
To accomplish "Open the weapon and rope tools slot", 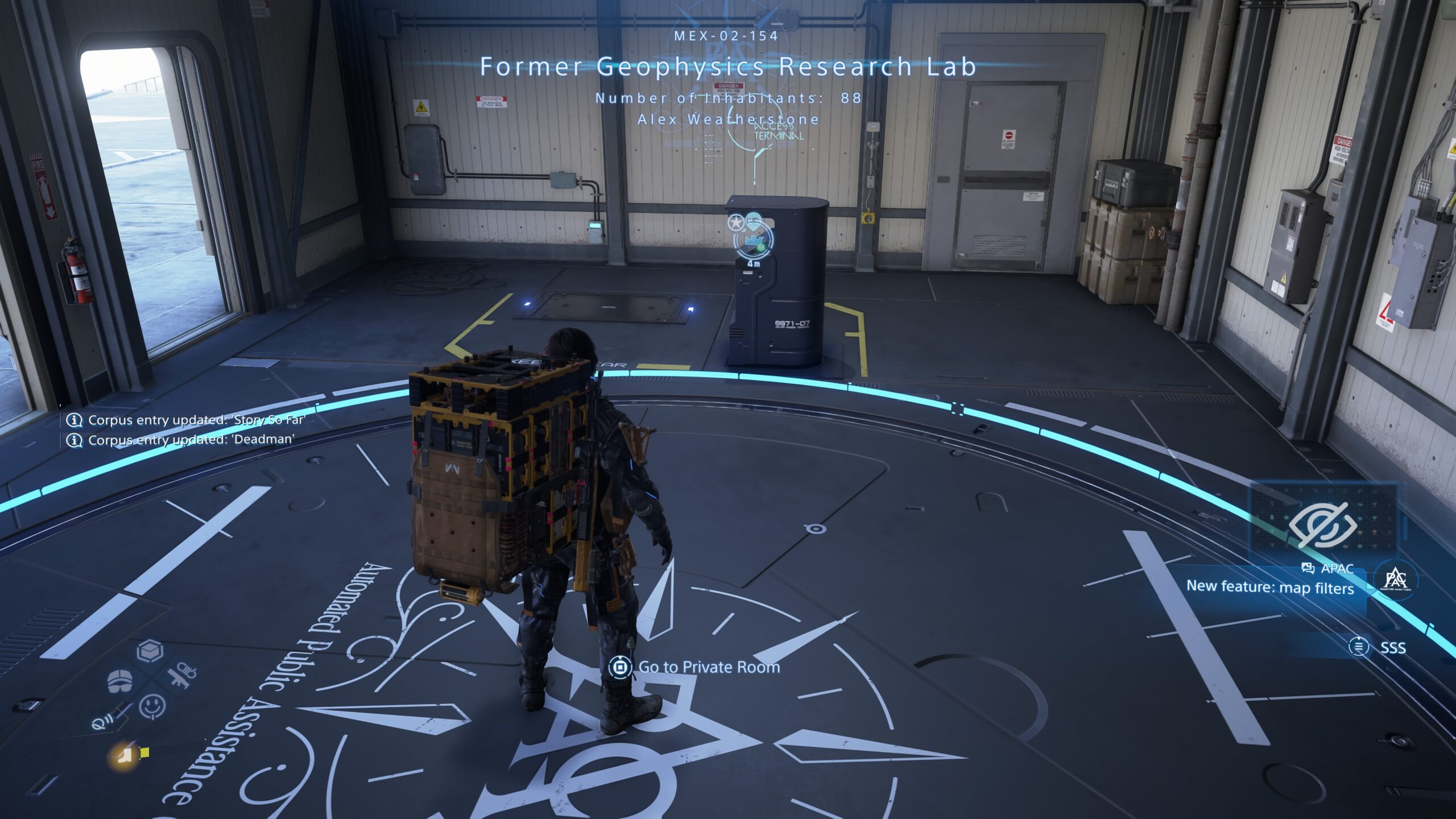I will click(x=182, y=677).
